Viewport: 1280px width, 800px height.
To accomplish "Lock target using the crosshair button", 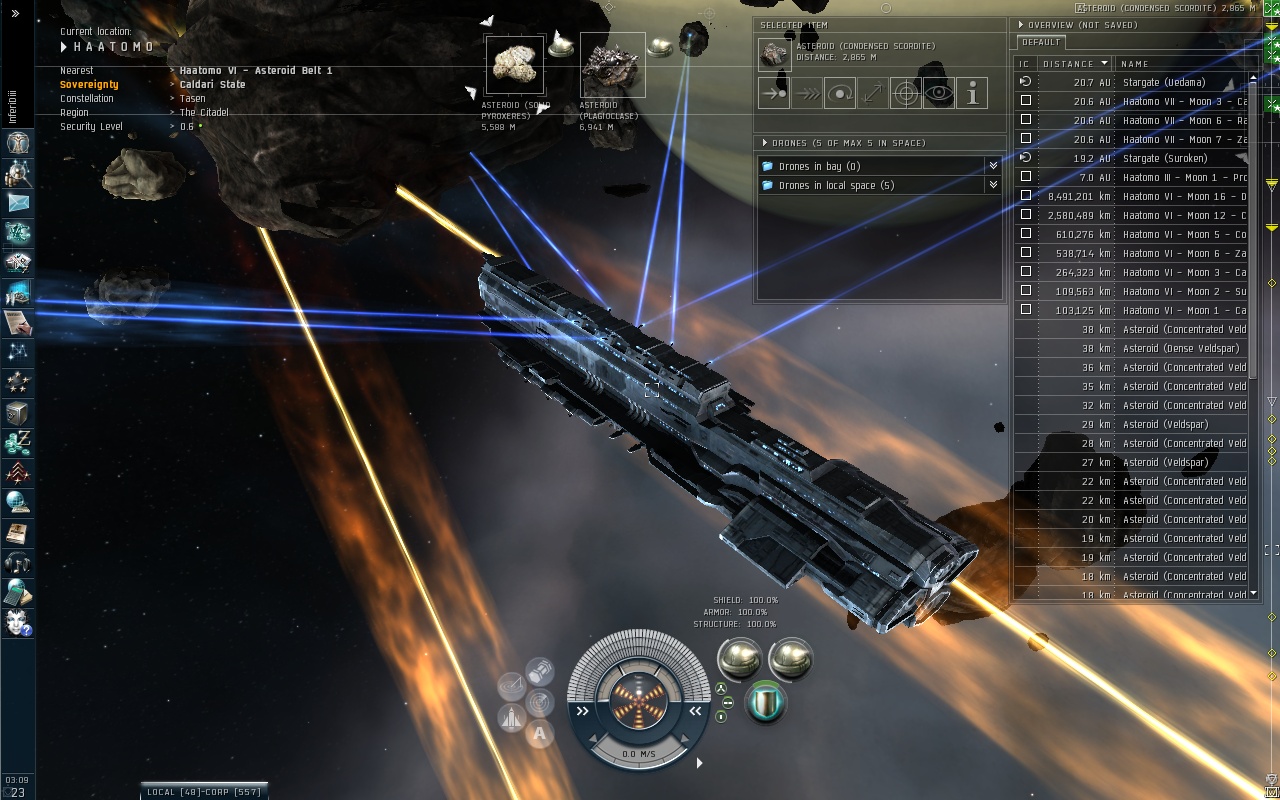I will pyautogui.click(x=906, y=94).
